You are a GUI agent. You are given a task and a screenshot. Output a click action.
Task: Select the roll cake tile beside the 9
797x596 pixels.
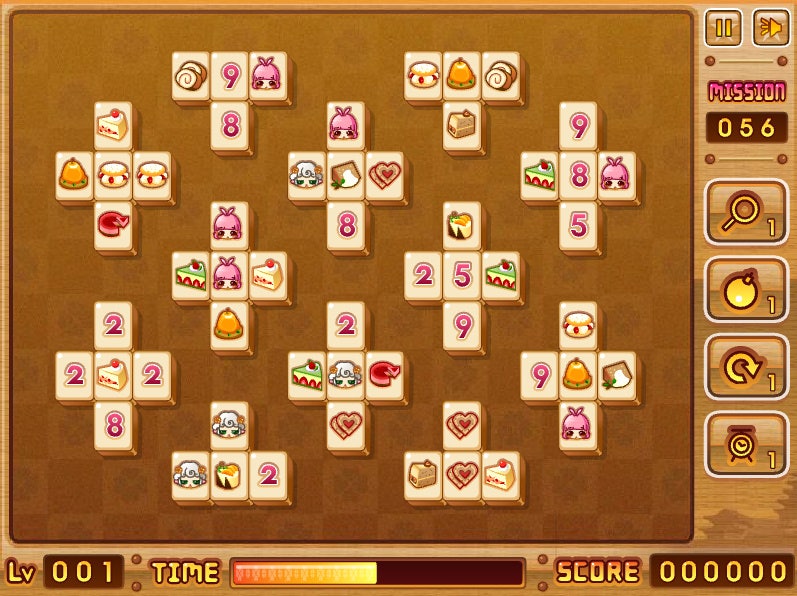tap(190, 75)
